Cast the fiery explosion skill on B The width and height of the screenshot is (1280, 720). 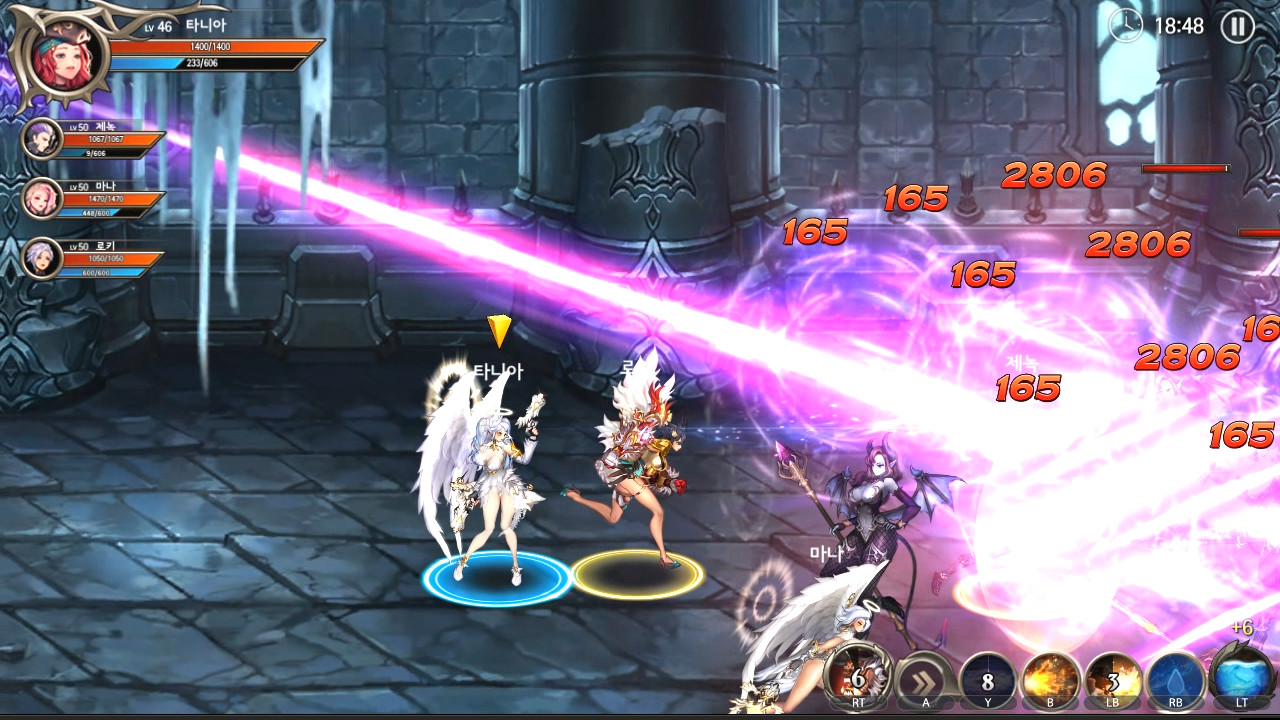tap(1050, 678)
